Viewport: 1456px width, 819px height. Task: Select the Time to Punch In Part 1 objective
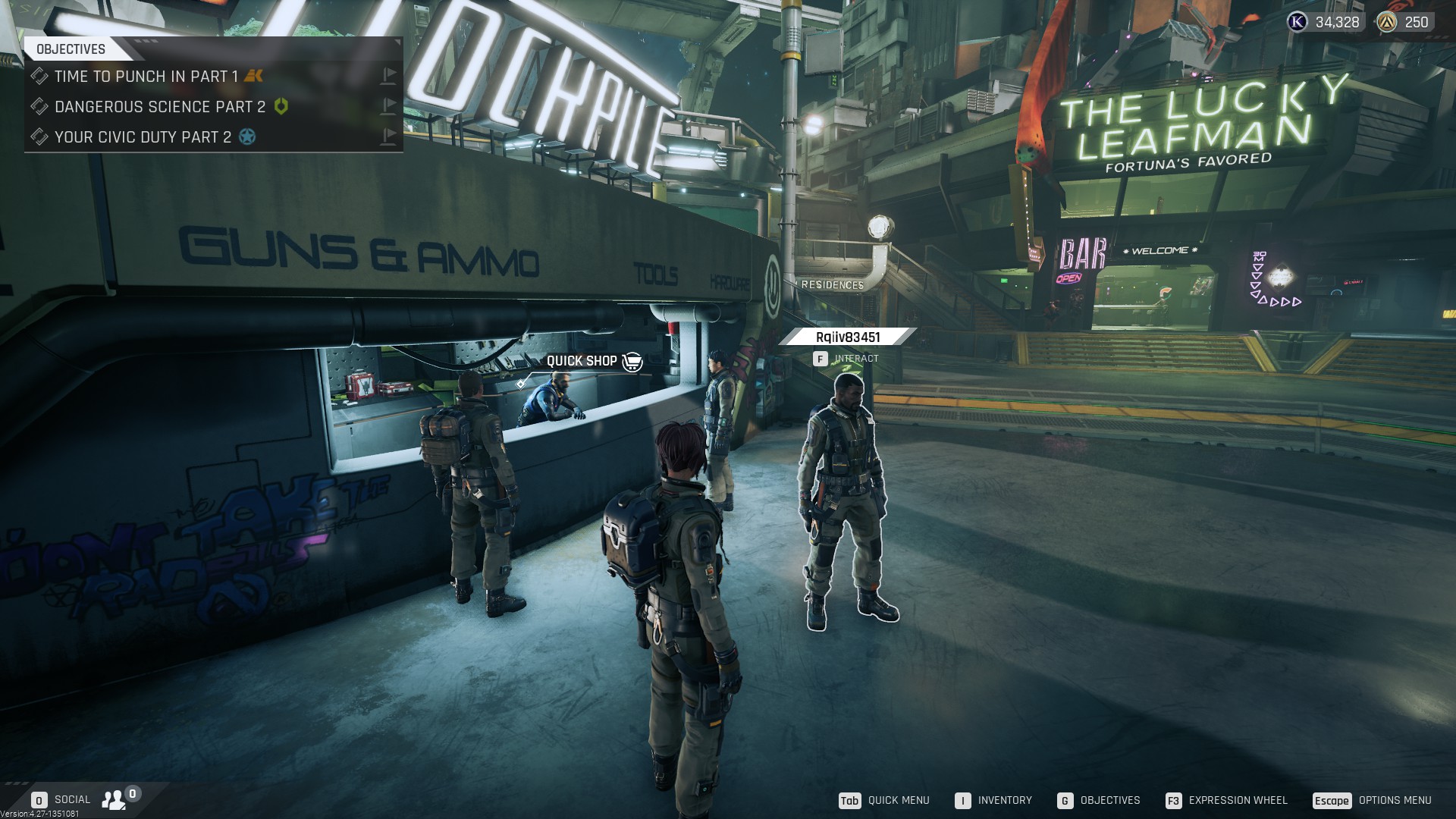pos(146,77)
